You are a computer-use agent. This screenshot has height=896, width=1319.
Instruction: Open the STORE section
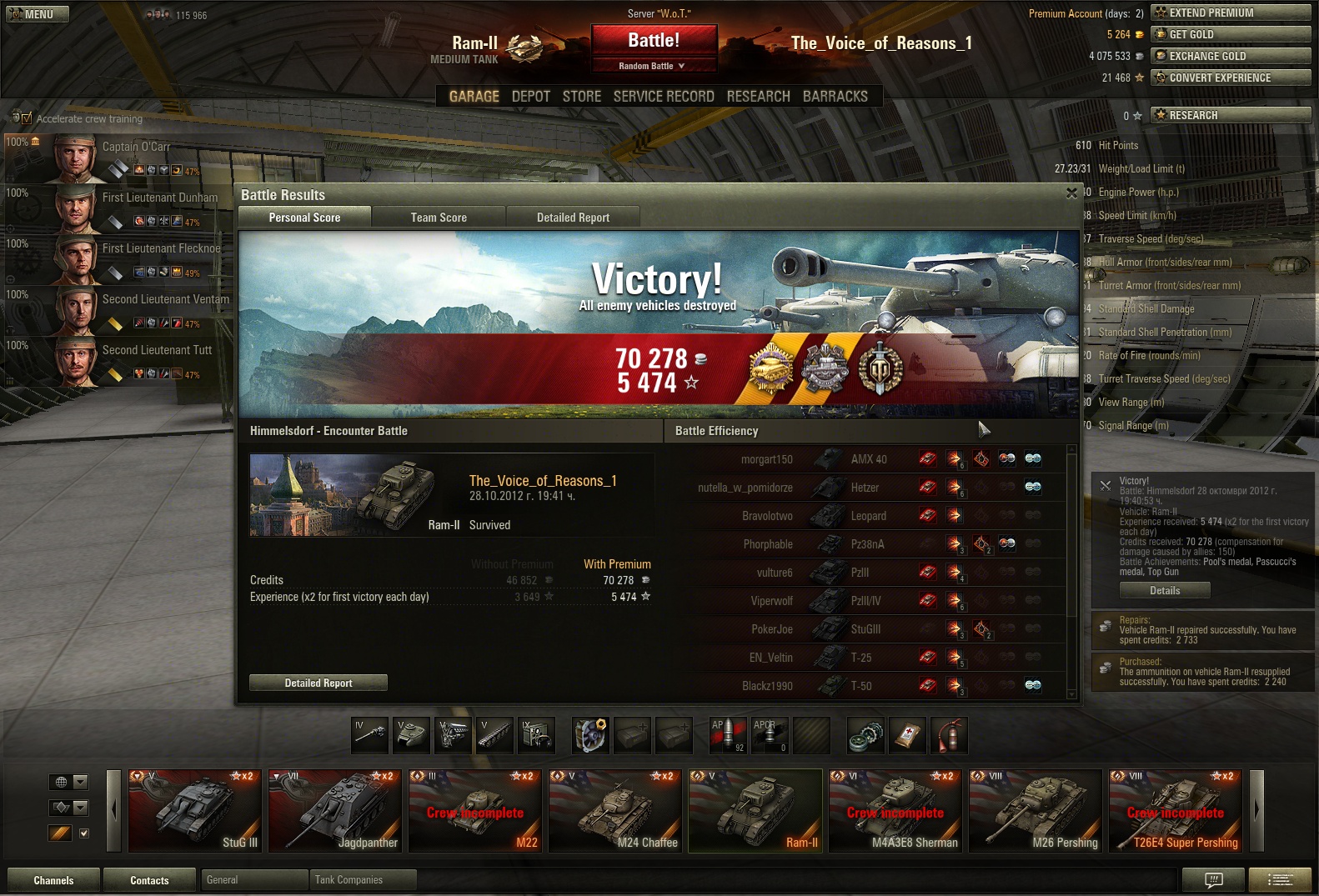coord(581,97)
